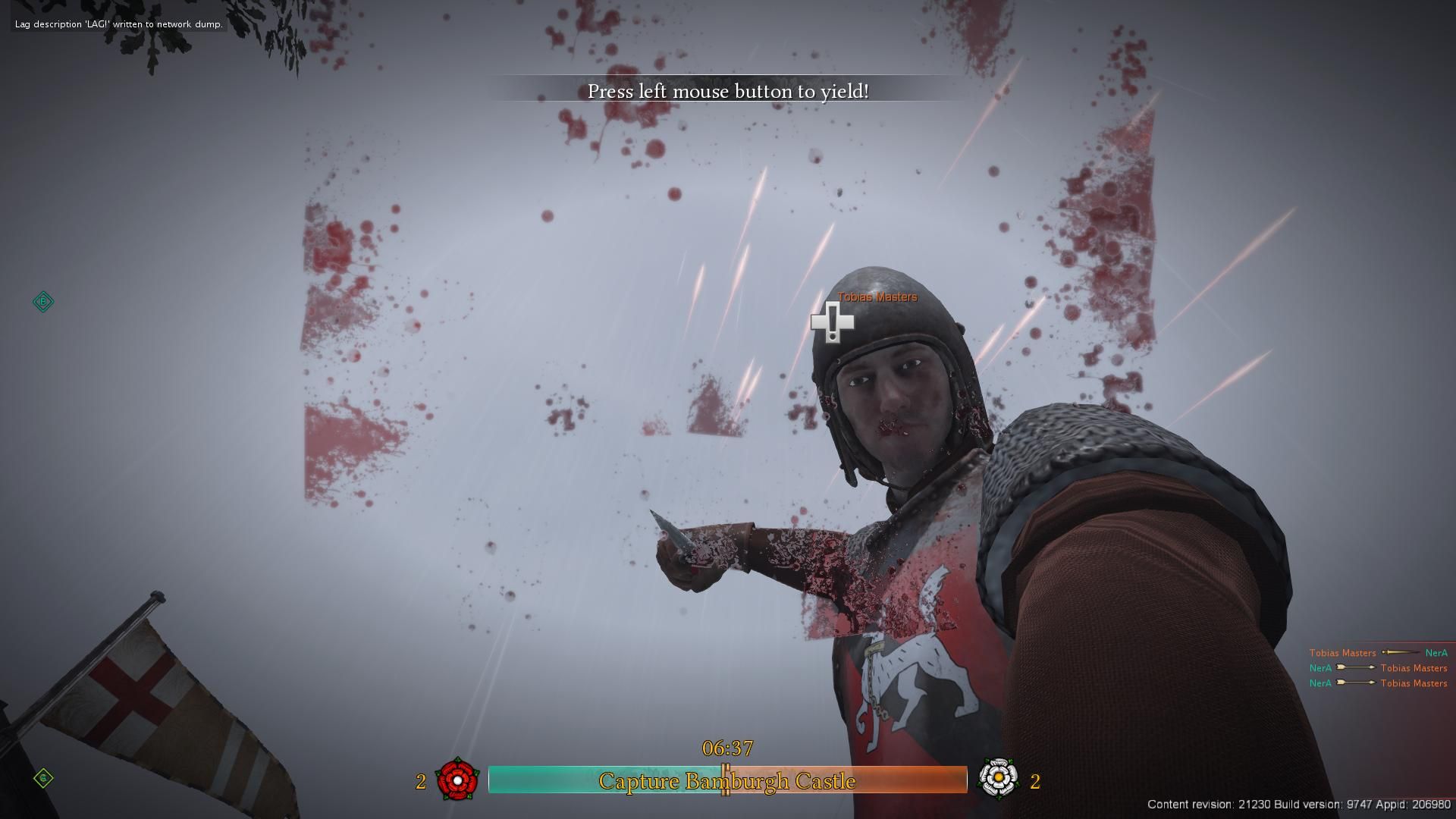Click the Capture Bamburgh Castle objective bar
This screenshot has height=819, width=1456.
pyautogui.click(x=727, y=780)
